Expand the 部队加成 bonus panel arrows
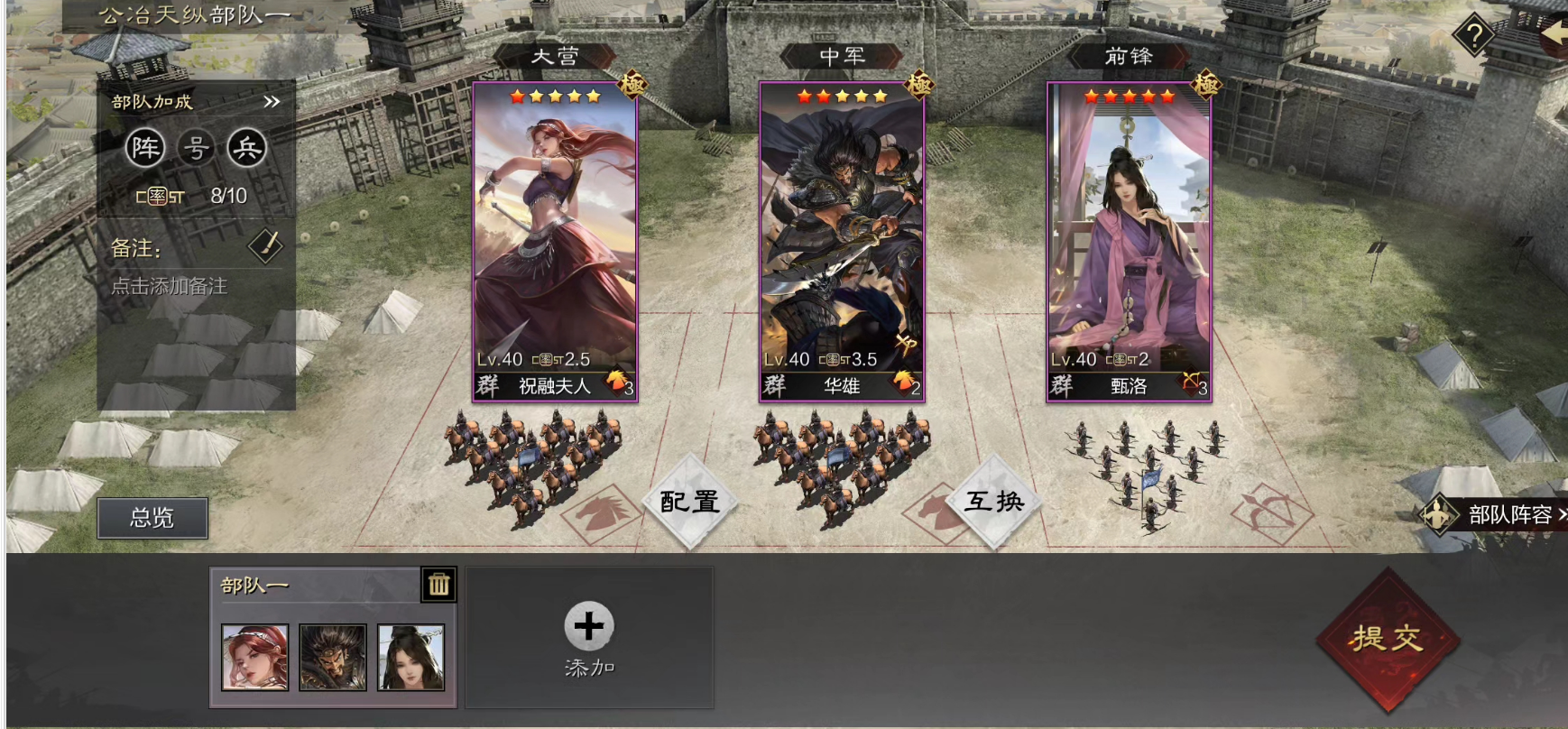 tap(272, 102)
